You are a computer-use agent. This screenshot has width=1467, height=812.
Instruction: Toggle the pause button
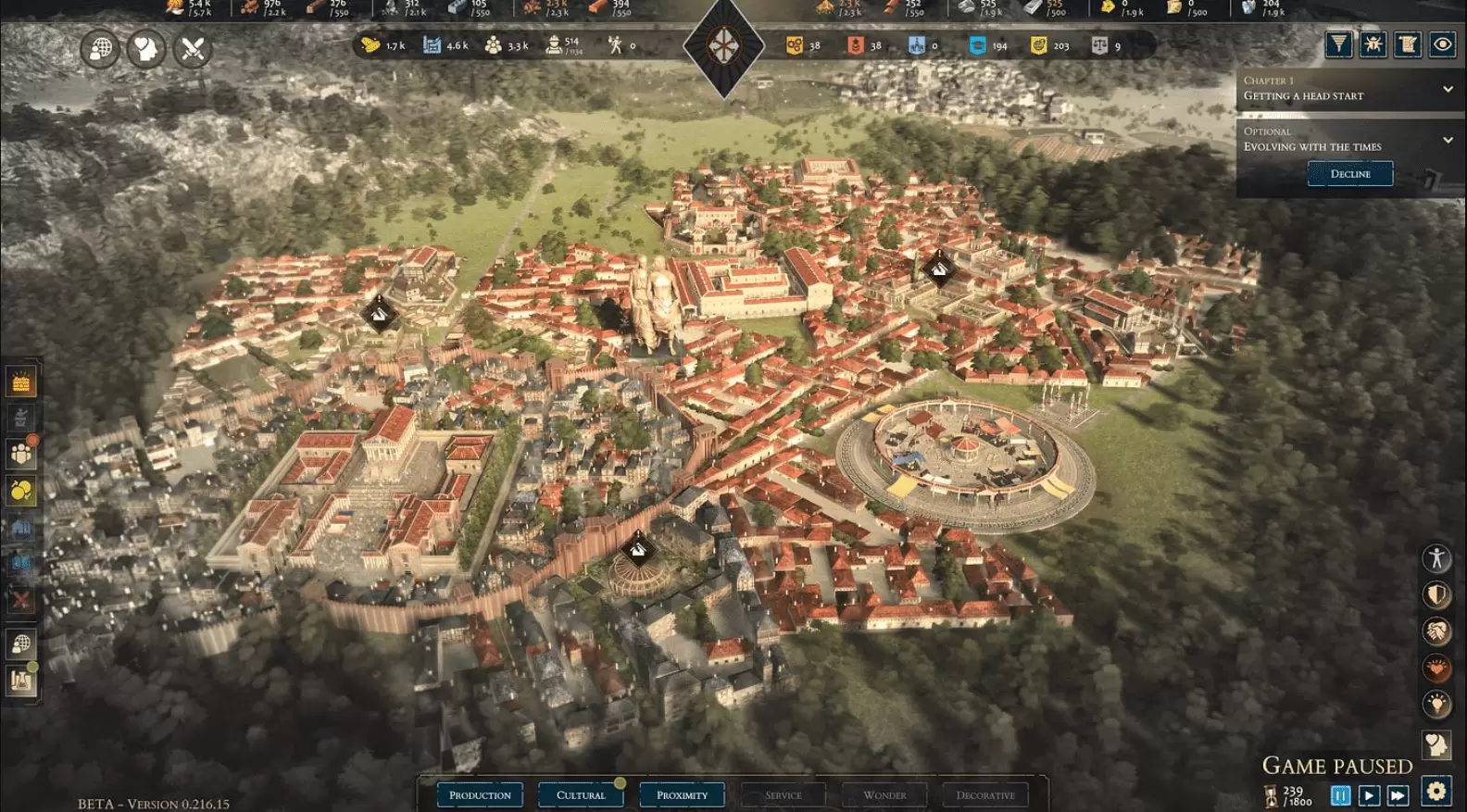1340,794
